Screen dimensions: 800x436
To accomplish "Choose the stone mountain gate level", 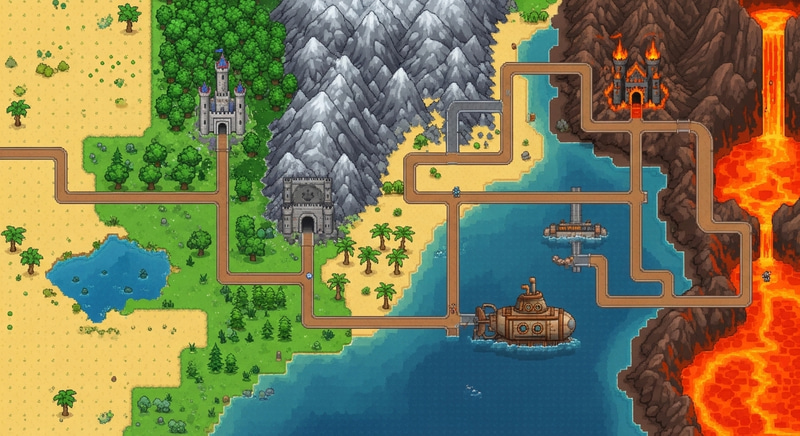I will tap(306, 208).
